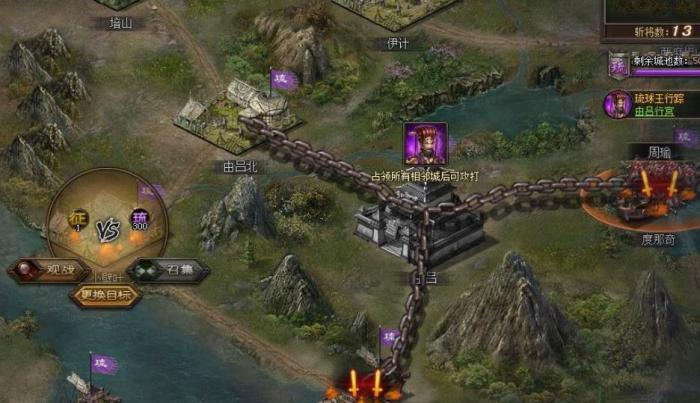
Task: Open the VS battle preview circle
Action: click(107, 223)
